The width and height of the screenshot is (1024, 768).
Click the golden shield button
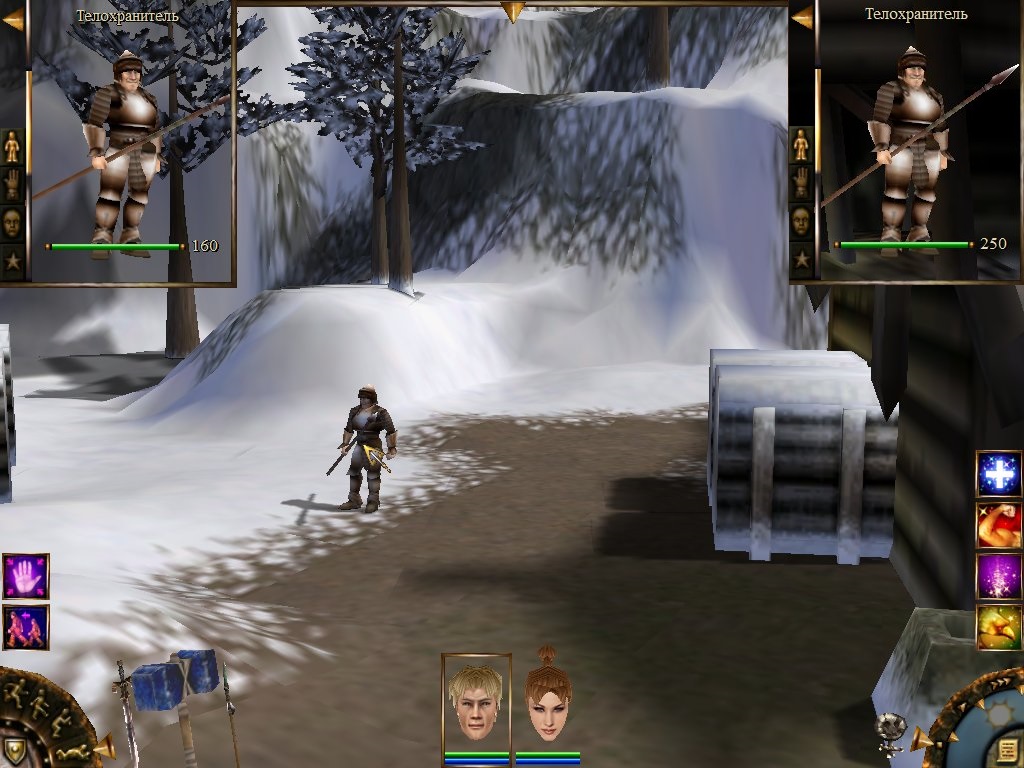(x=14, y=750)
